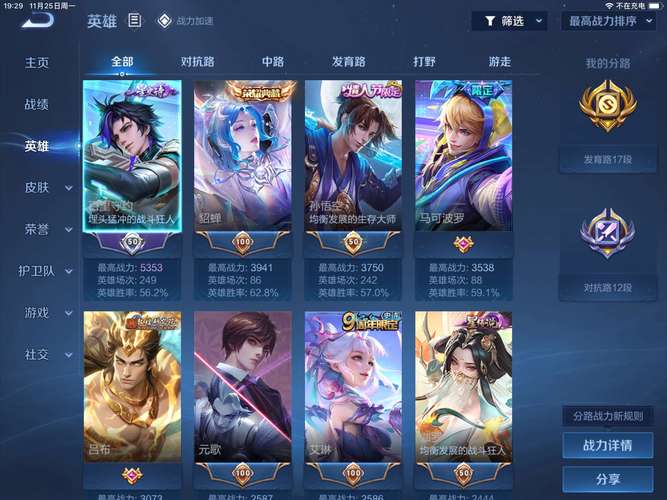
Task: Open the 社交 sidebar section
Action: coord(37,354)
